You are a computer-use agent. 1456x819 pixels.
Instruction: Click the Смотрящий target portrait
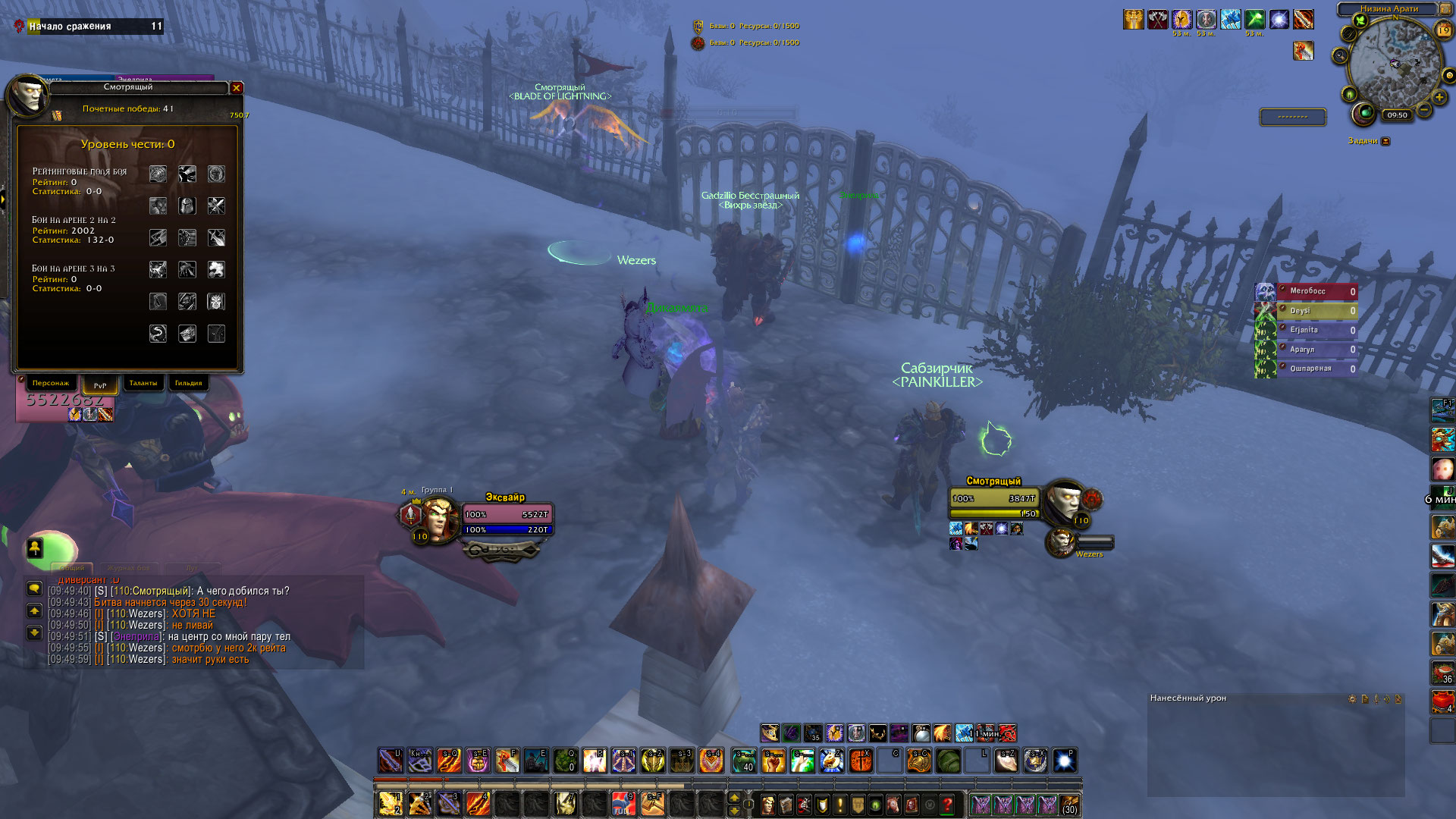coord(1063,500)
